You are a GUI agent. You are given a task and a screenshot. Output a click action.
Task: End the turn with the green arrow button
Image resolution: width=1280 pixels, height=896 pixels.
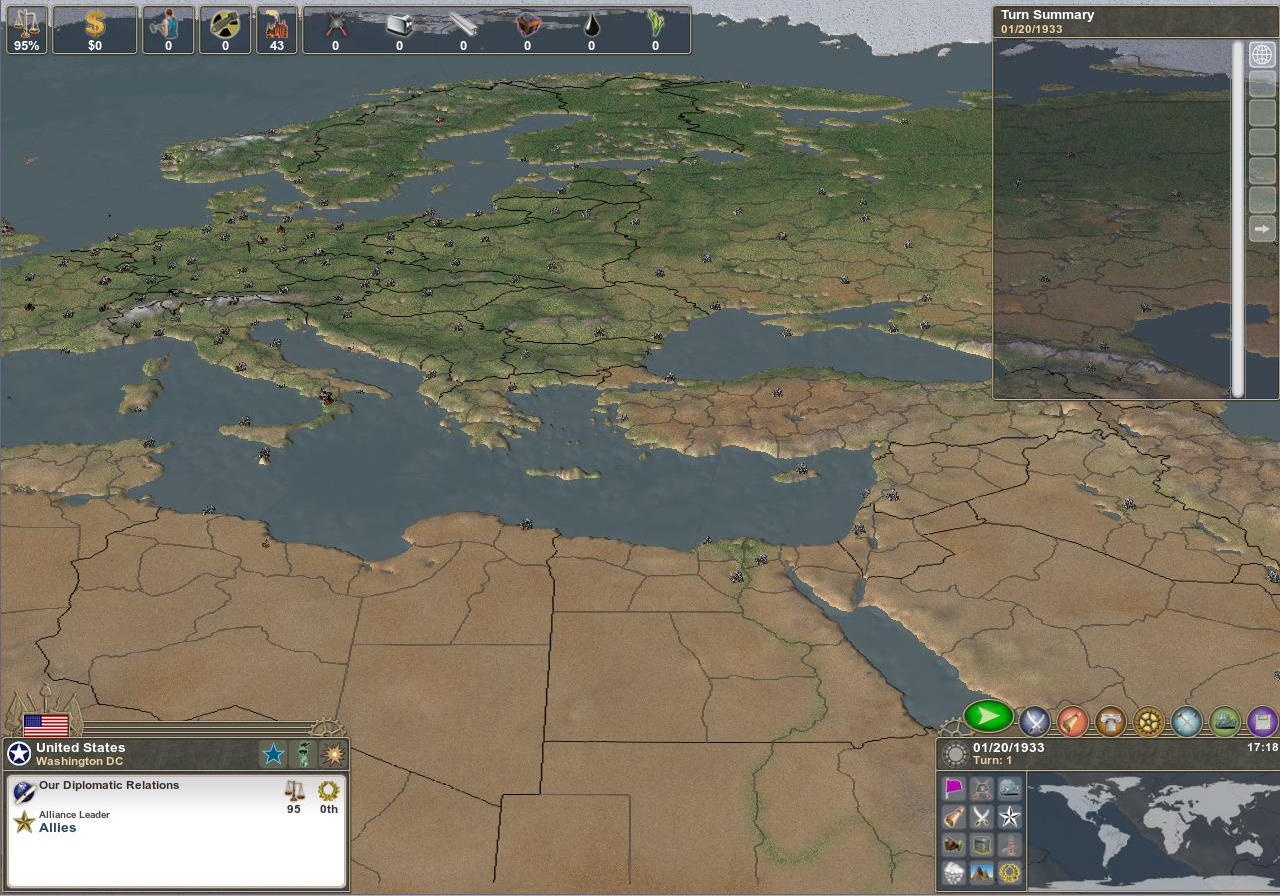[987, 717]
